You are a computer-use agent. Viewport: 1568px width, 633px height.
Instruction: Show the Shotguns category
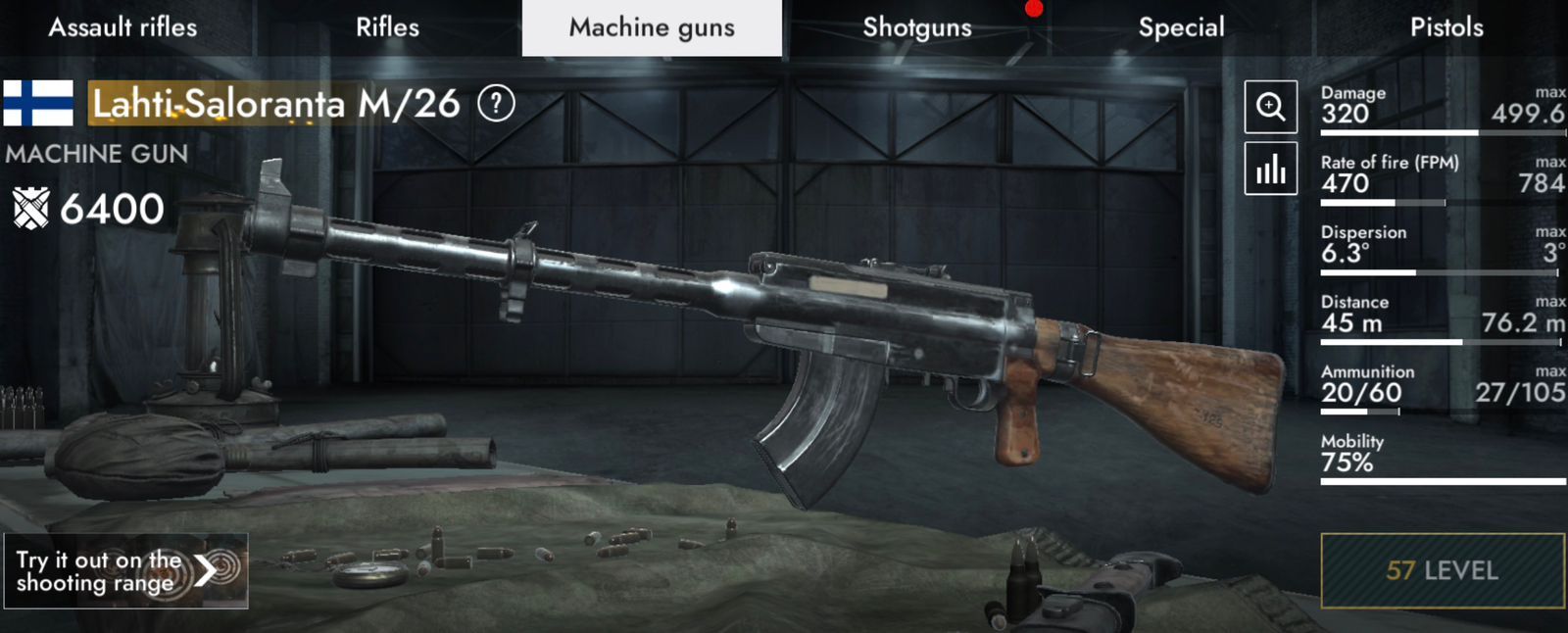tap(916, 27)
